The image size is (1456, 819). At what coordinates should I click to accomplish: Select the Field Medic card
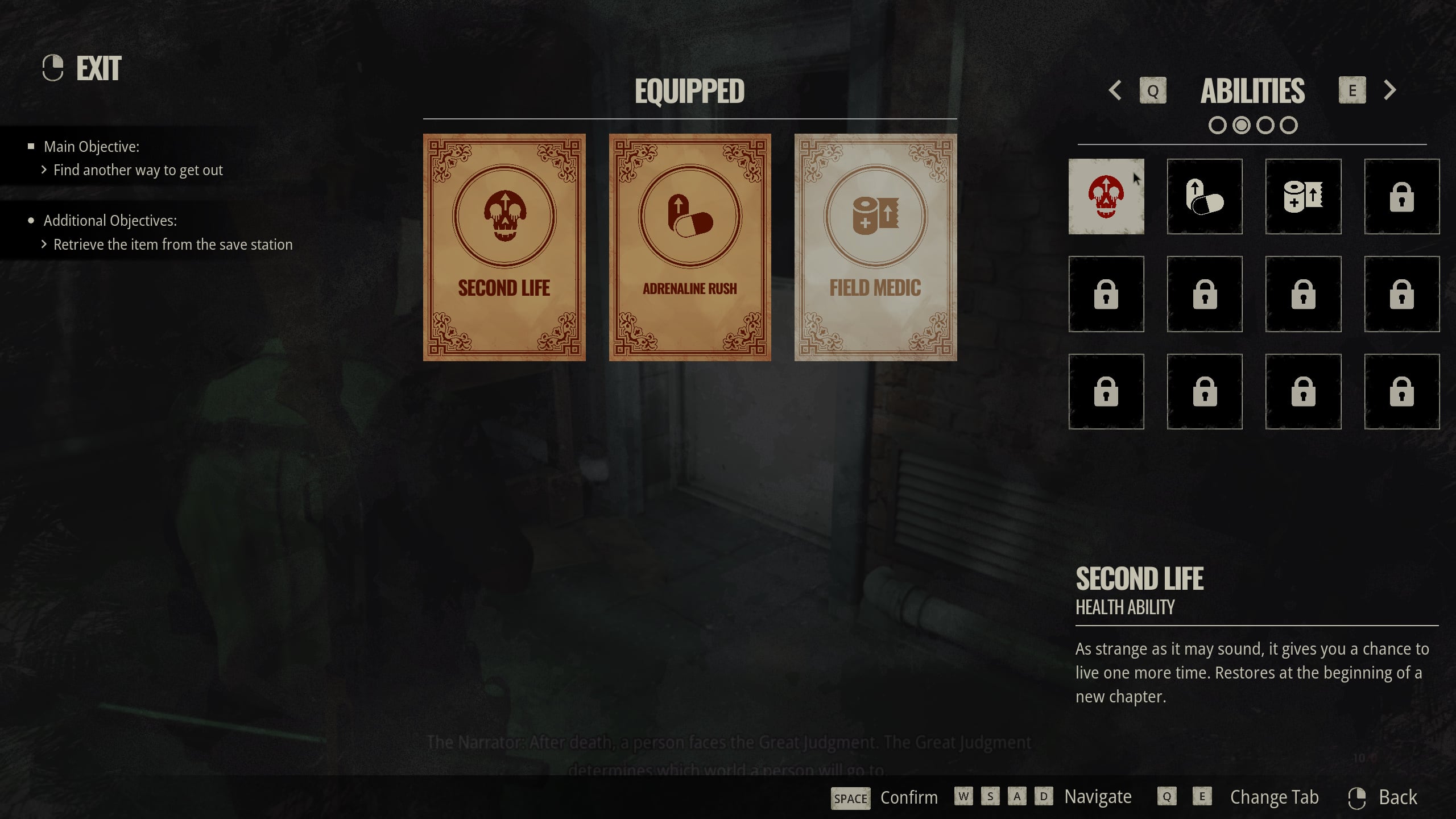pos(875,247)
